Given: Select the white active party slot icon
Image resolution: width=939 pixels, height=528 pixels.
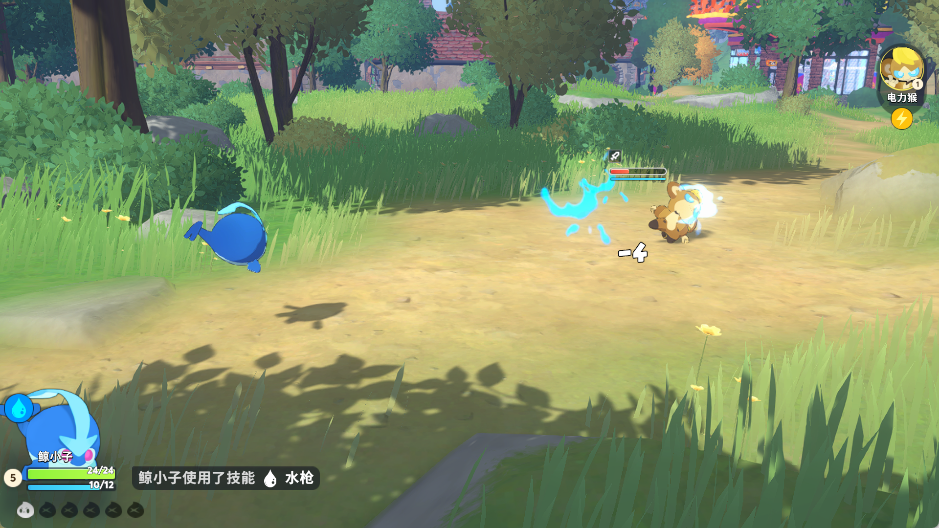Looking at the screenshot, I should (25, 510).
